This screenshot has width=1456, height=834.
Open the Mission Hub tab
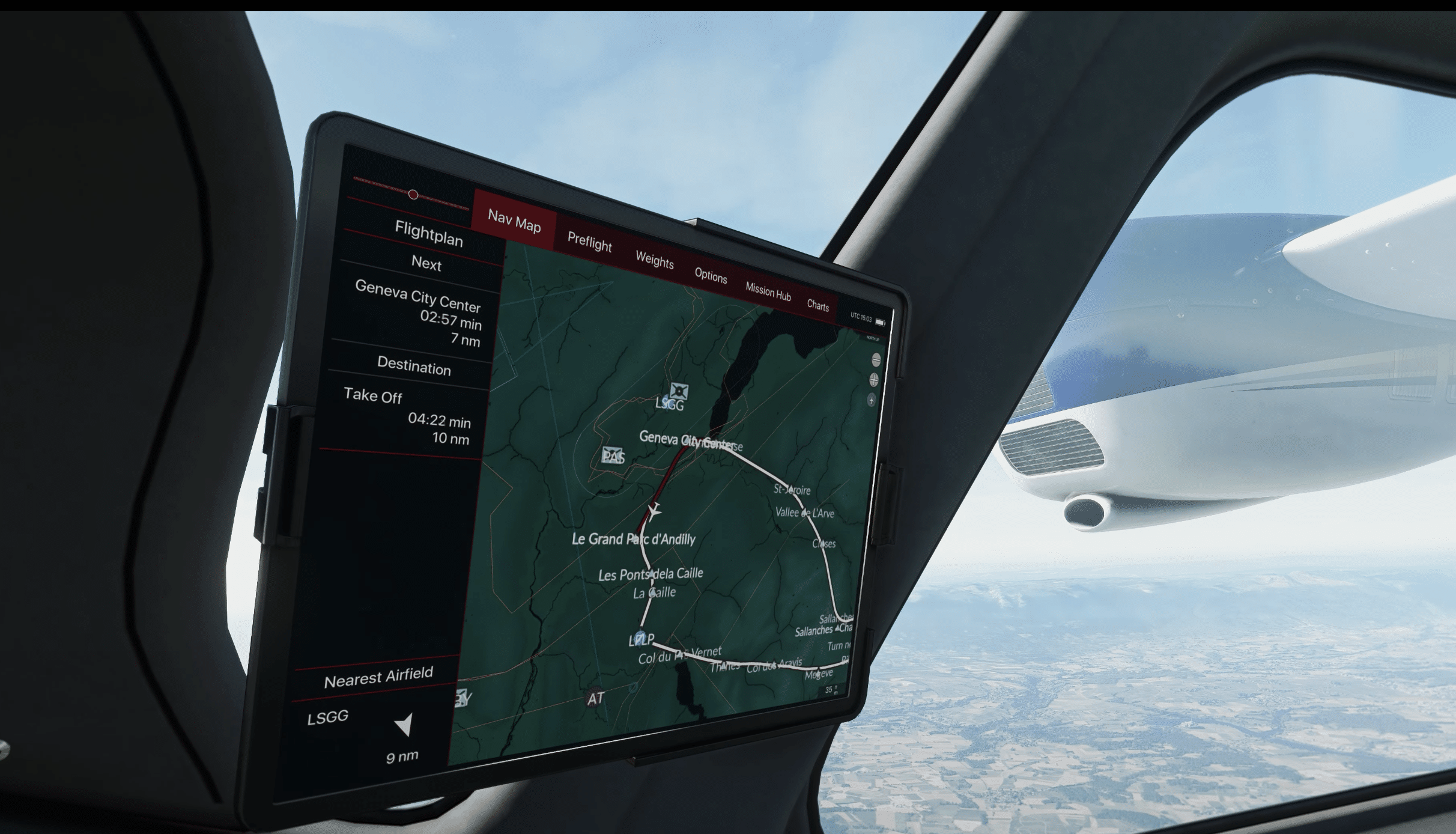coord(768,292)
